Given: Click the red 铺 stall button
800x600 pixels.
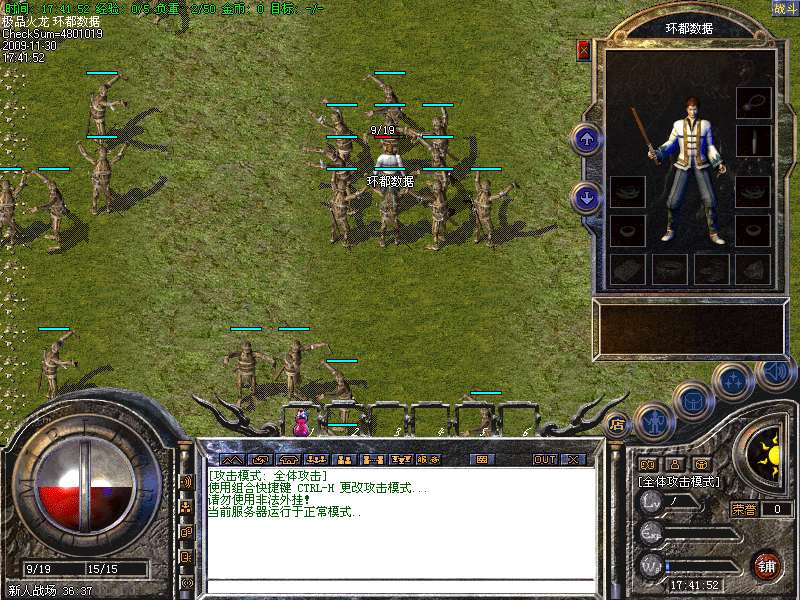Looking at the screenshot, I should coord(767,565).
